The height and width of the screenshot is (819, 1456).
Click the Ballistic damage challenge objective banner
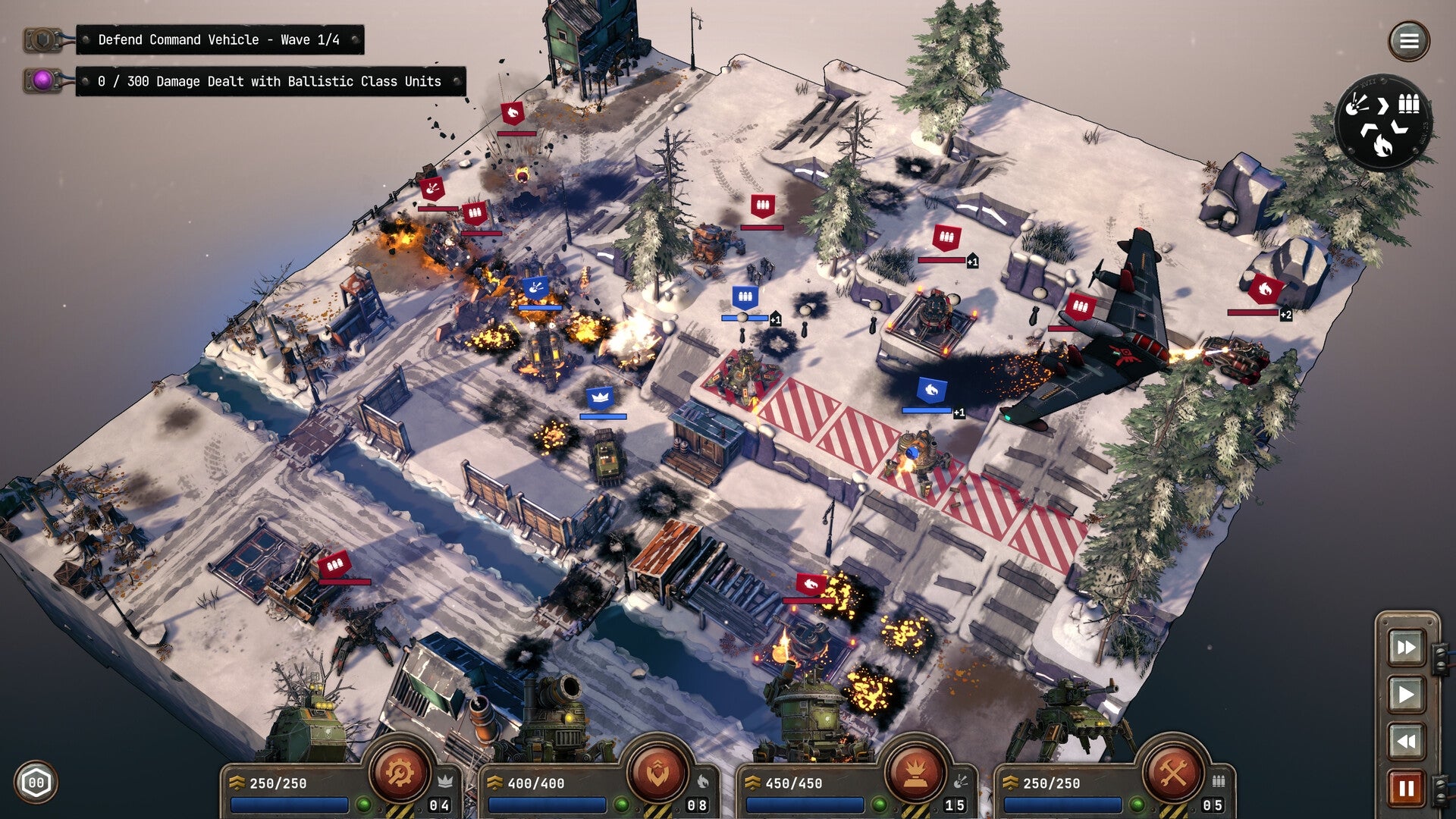pos(269,80)
